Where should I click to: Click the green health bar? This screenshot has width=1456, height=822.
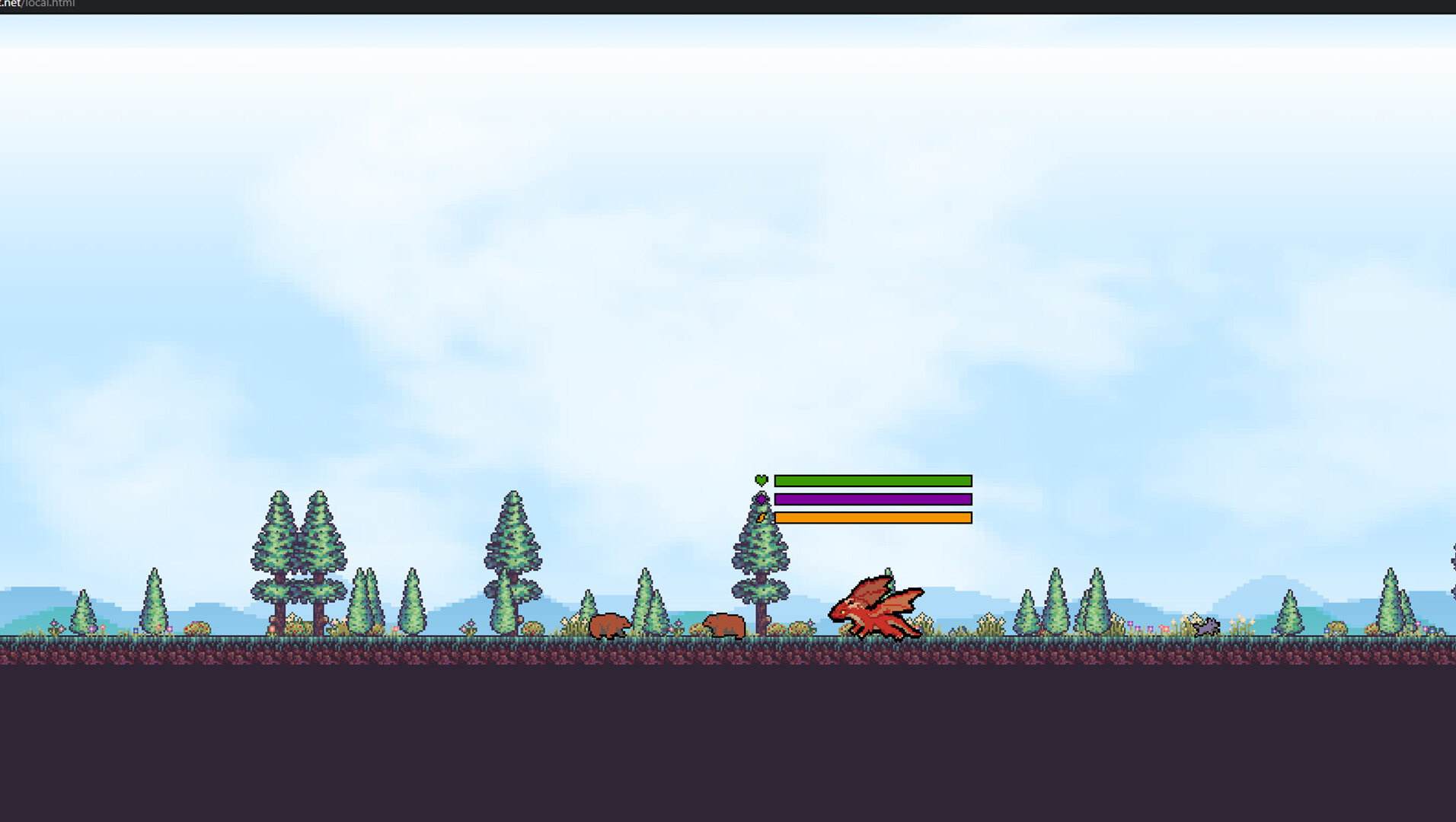872,479
